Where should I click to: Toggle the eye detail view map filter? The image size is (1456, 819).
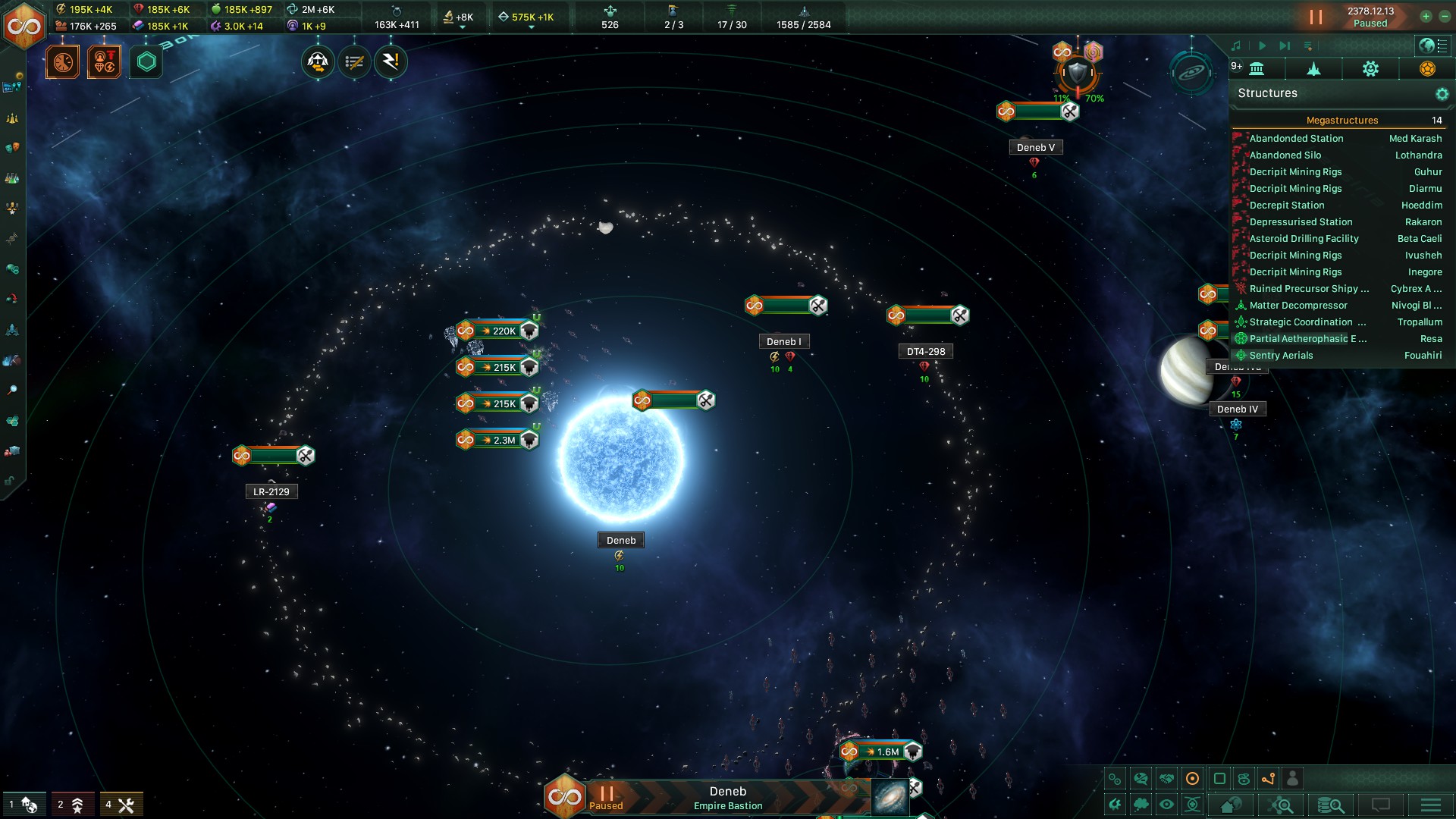point(1166,805)
